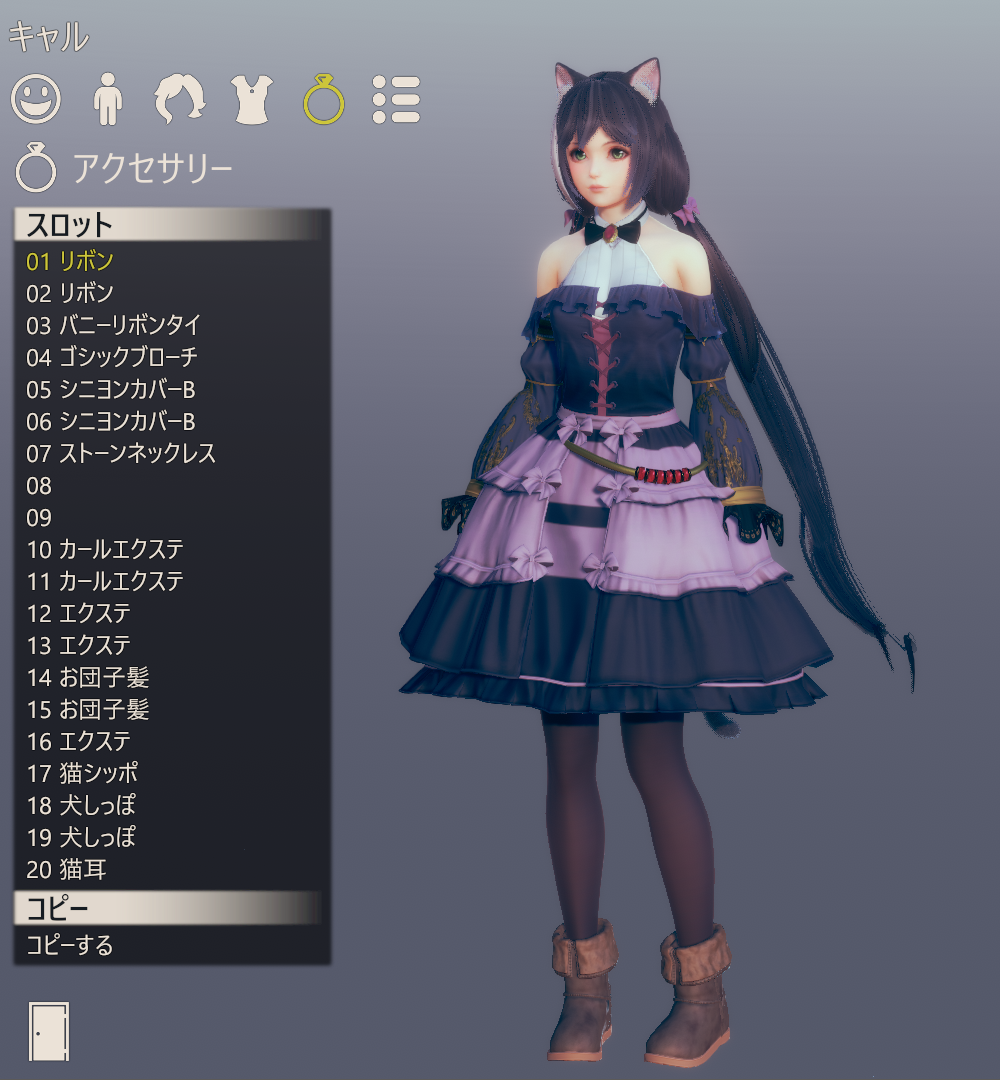Open the face editing tab
The width and height of the screenshot is (1000, 1080).
click(36, 99)
